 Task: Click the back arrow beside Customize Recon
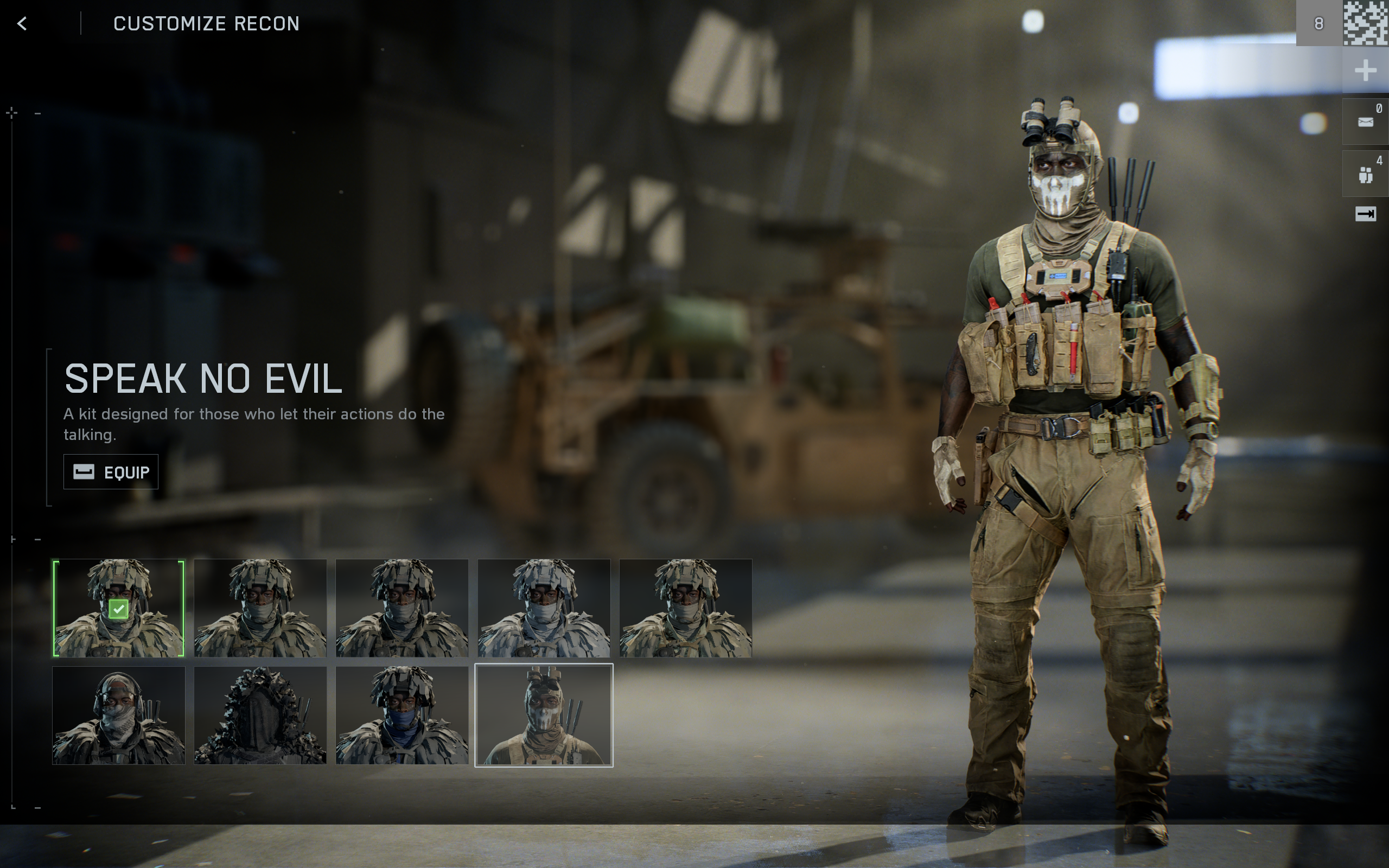(x=22, y=24)
